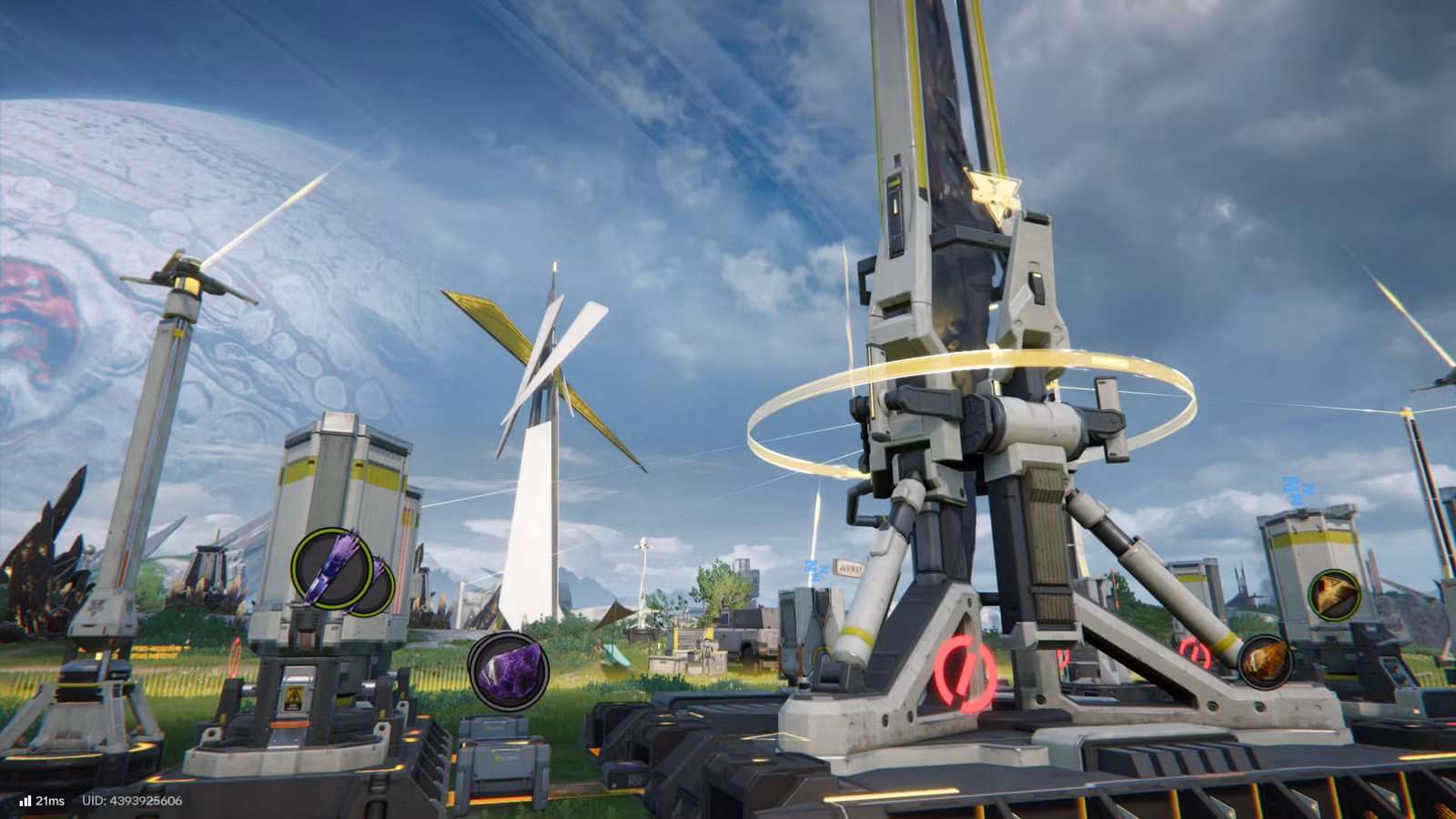Click the yellow lightning output icon on the right

1335,593
